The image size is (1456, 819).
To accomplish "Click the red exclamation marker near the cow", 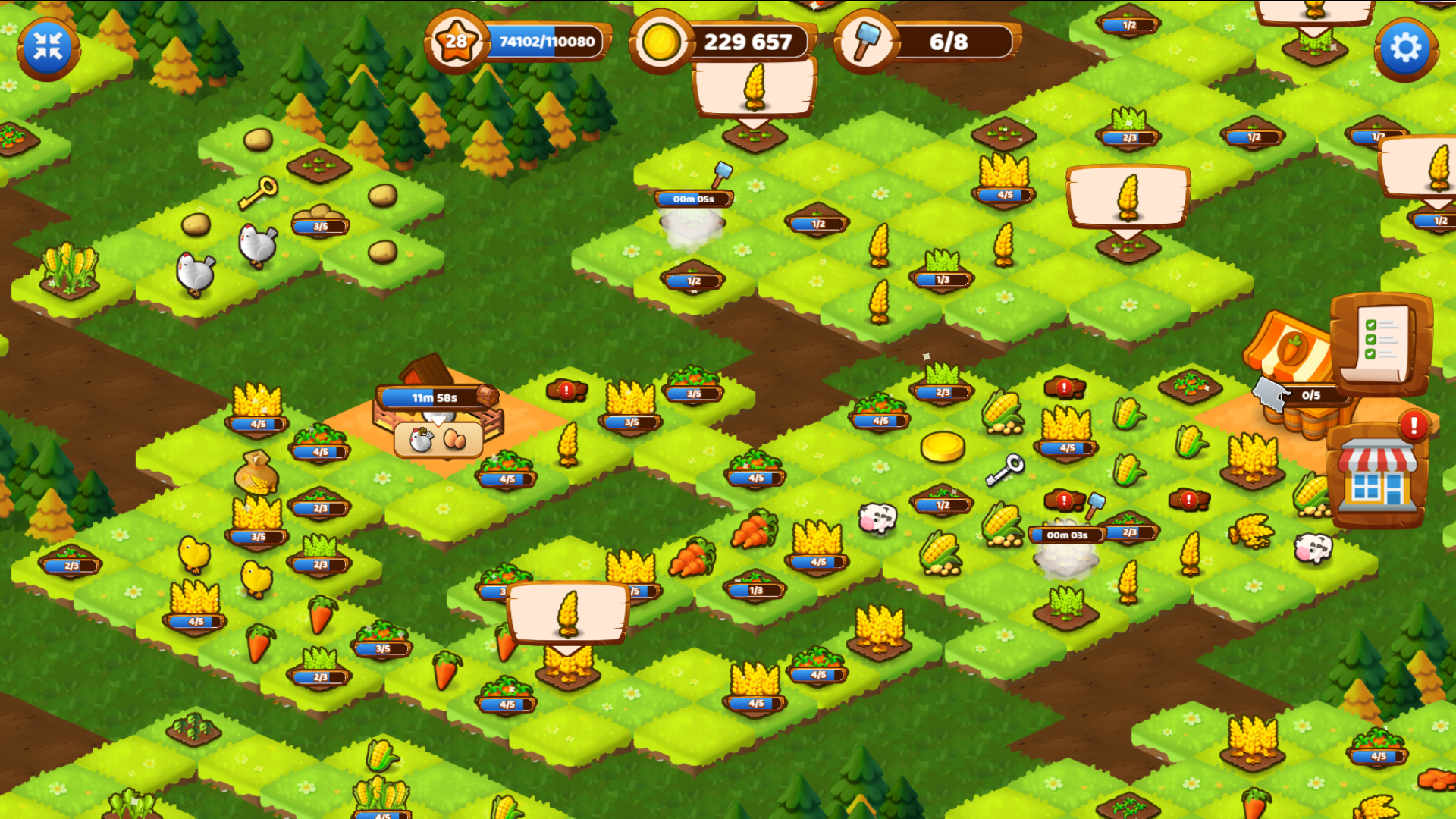I will click(x=1064, y=500).
